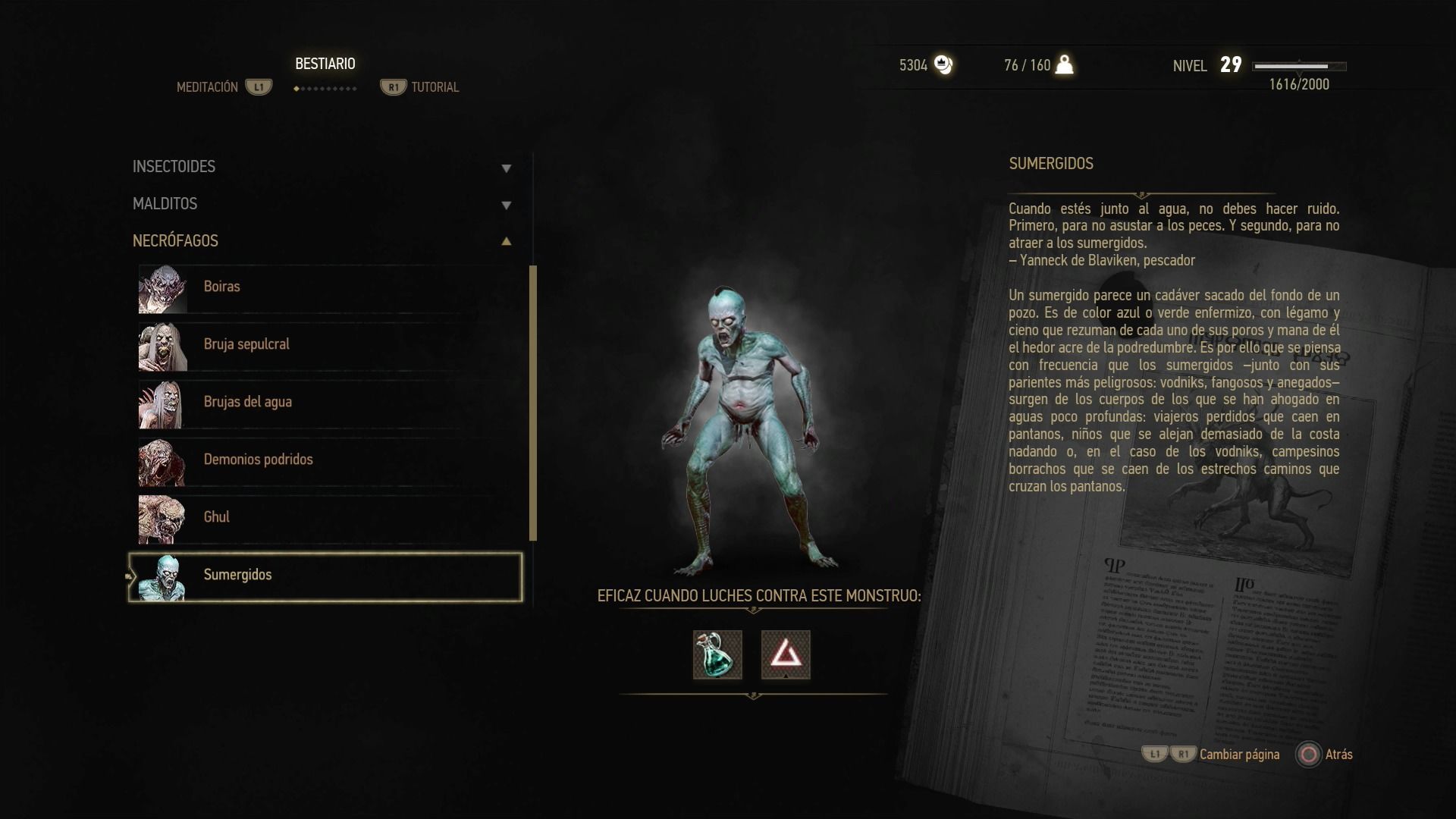The height and width of the screenshot is (819, 1456).
Task: Go back with the Atrás button
Action: pos(1326,755)
